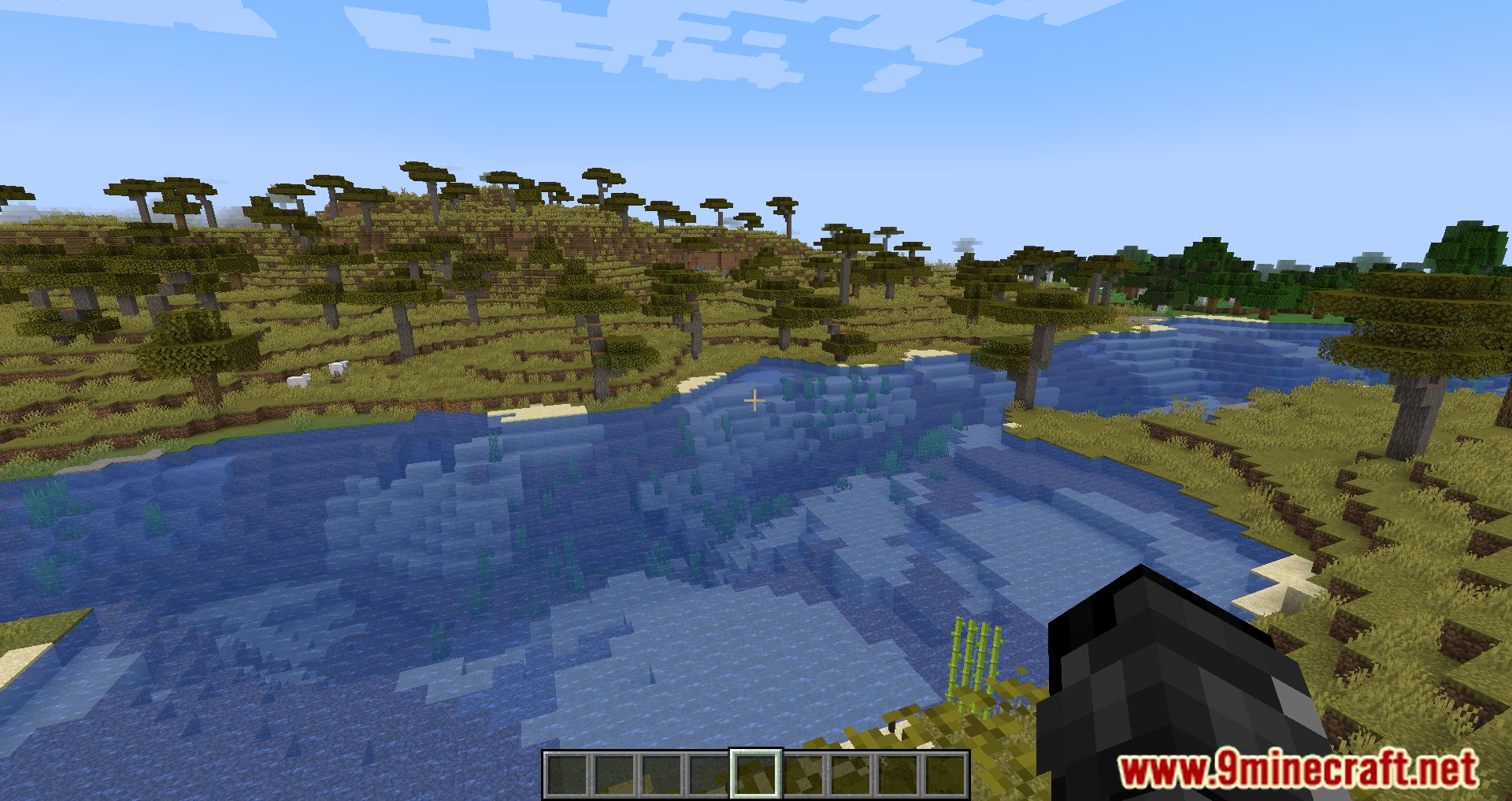Click the crosshair at screen center

(754, 400)
